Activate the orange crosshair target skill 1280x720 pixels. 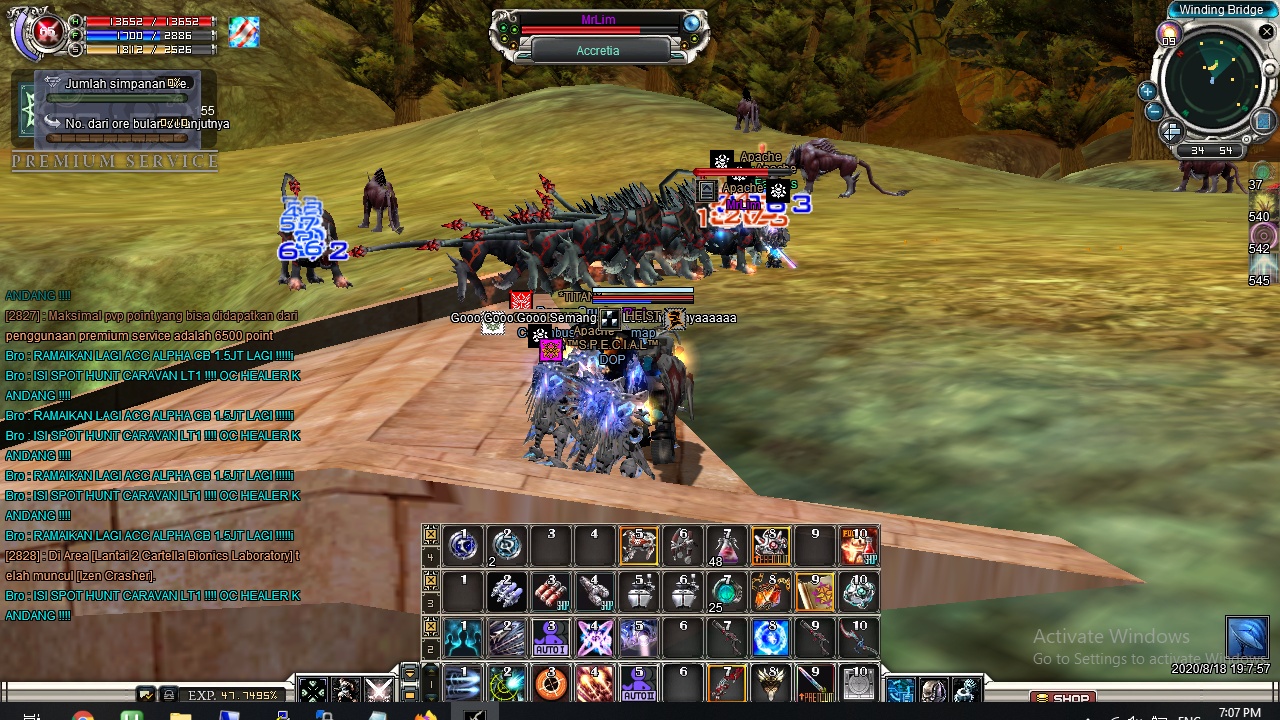[550, 684]
